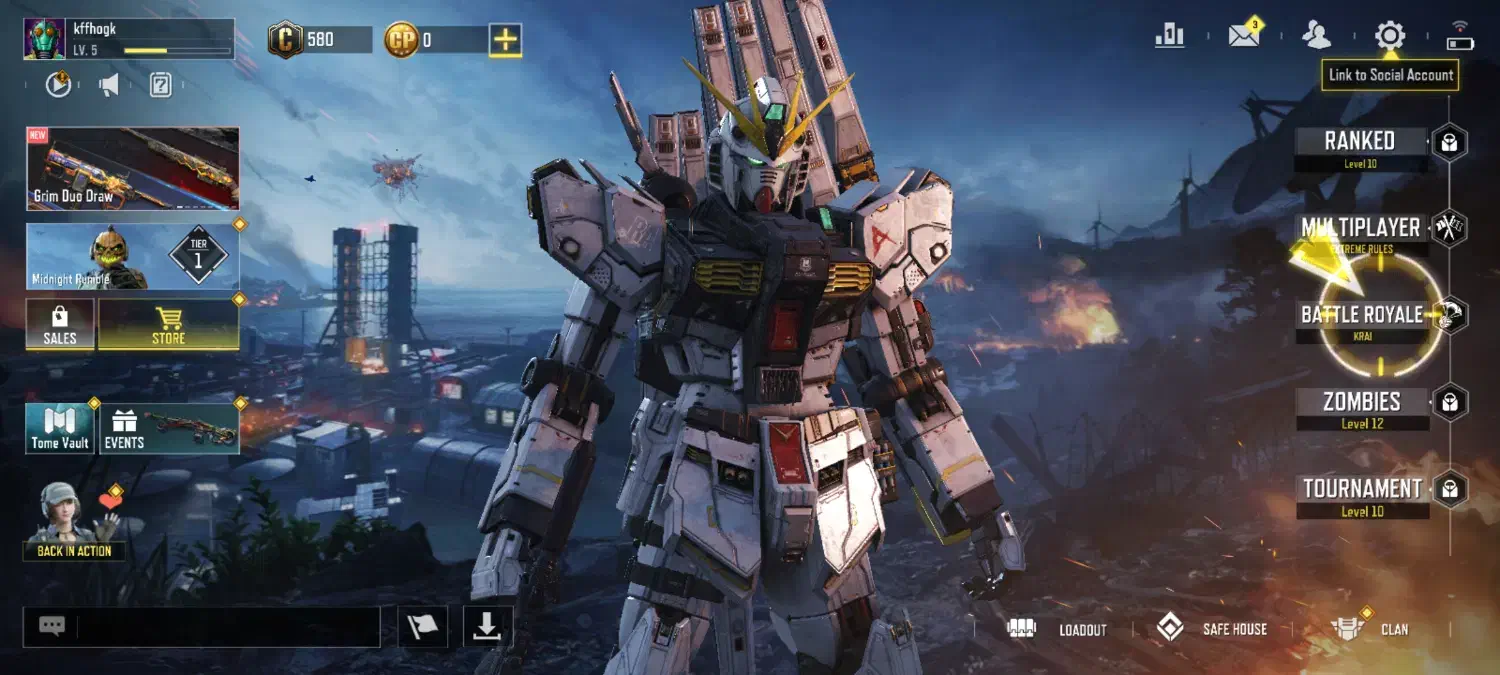Open the leaderboard bar chart icon
Screen dimensions: 1500x675
[1169, 36]
